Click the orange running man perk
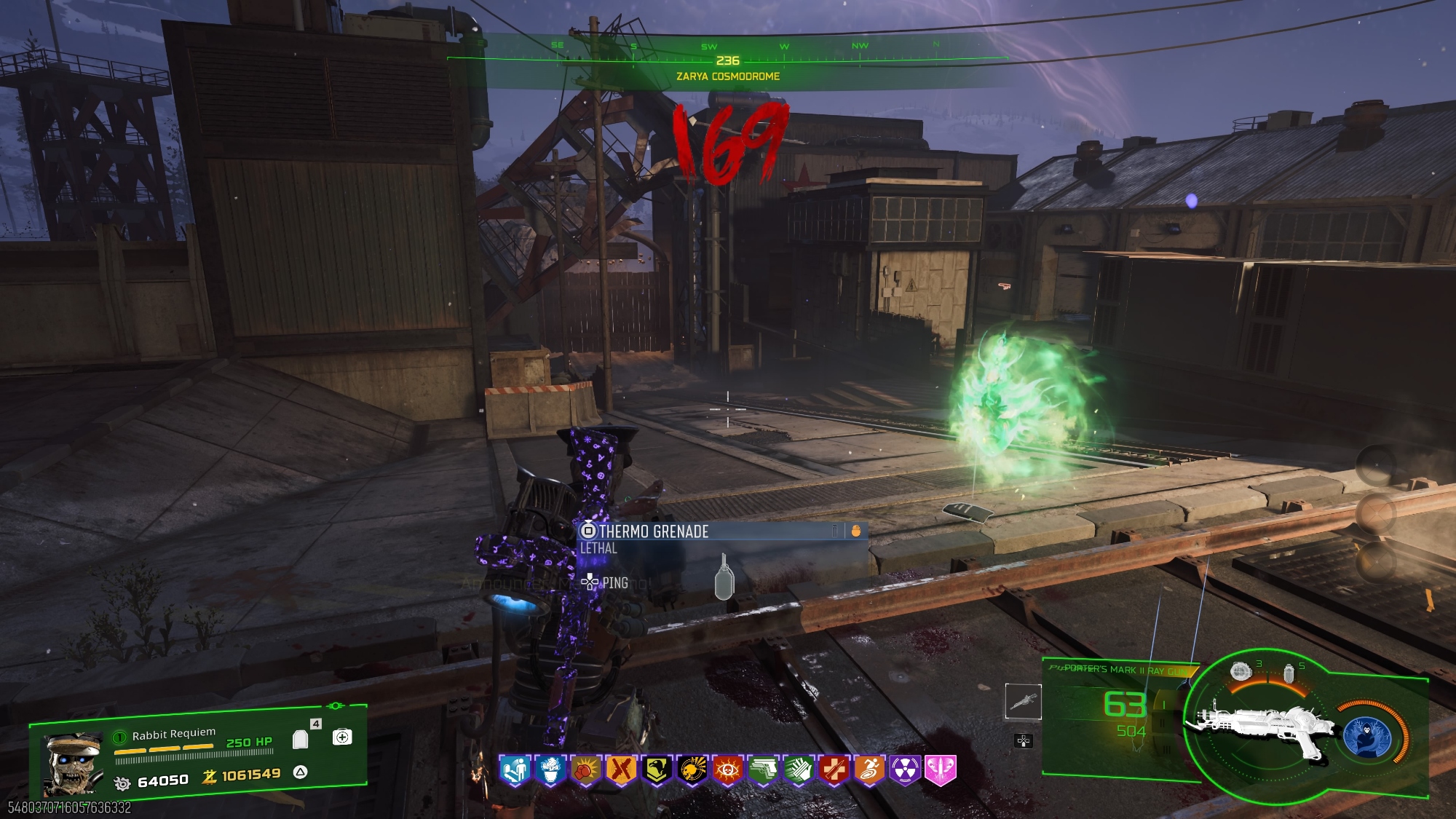 tap(869, 769)
